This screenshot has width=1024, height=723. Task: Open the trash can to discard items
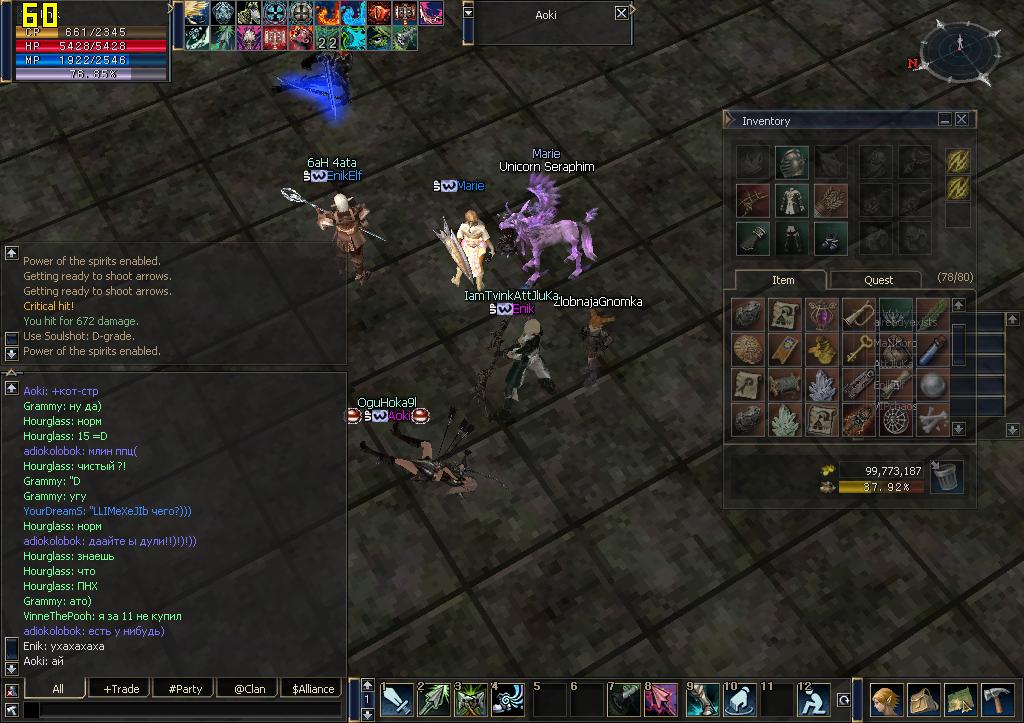point(946,477)
